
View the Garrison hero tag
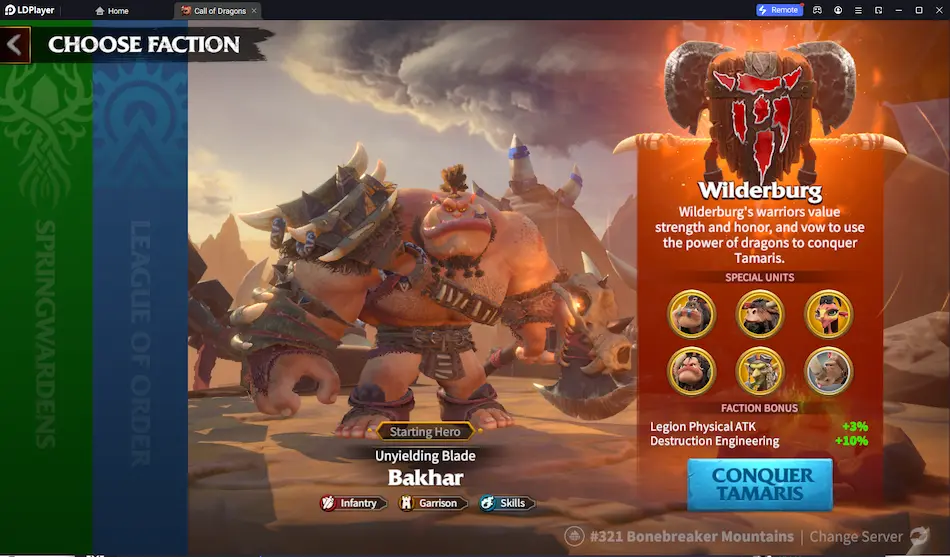coord(430,503)
